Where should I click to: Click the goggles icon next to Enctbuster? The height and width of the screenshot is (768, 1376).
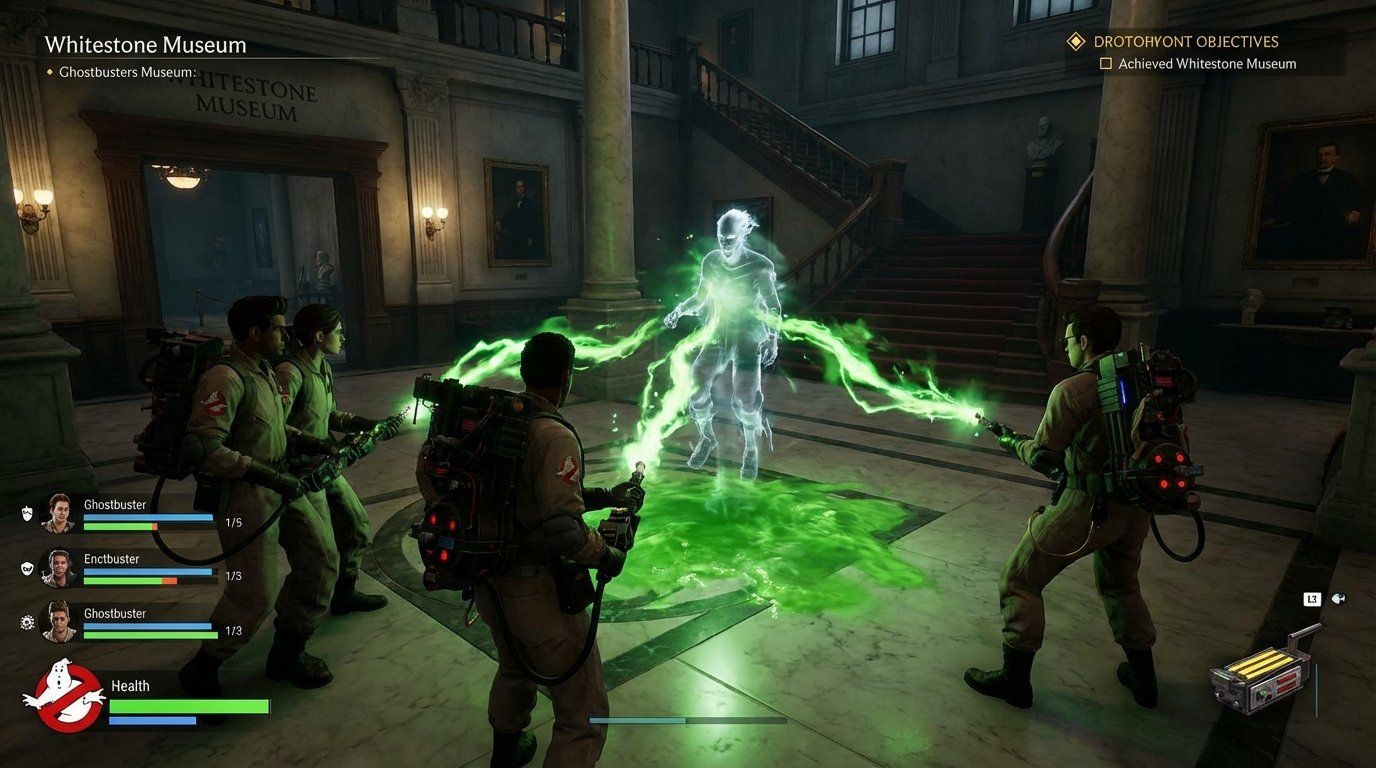(27, 569)
